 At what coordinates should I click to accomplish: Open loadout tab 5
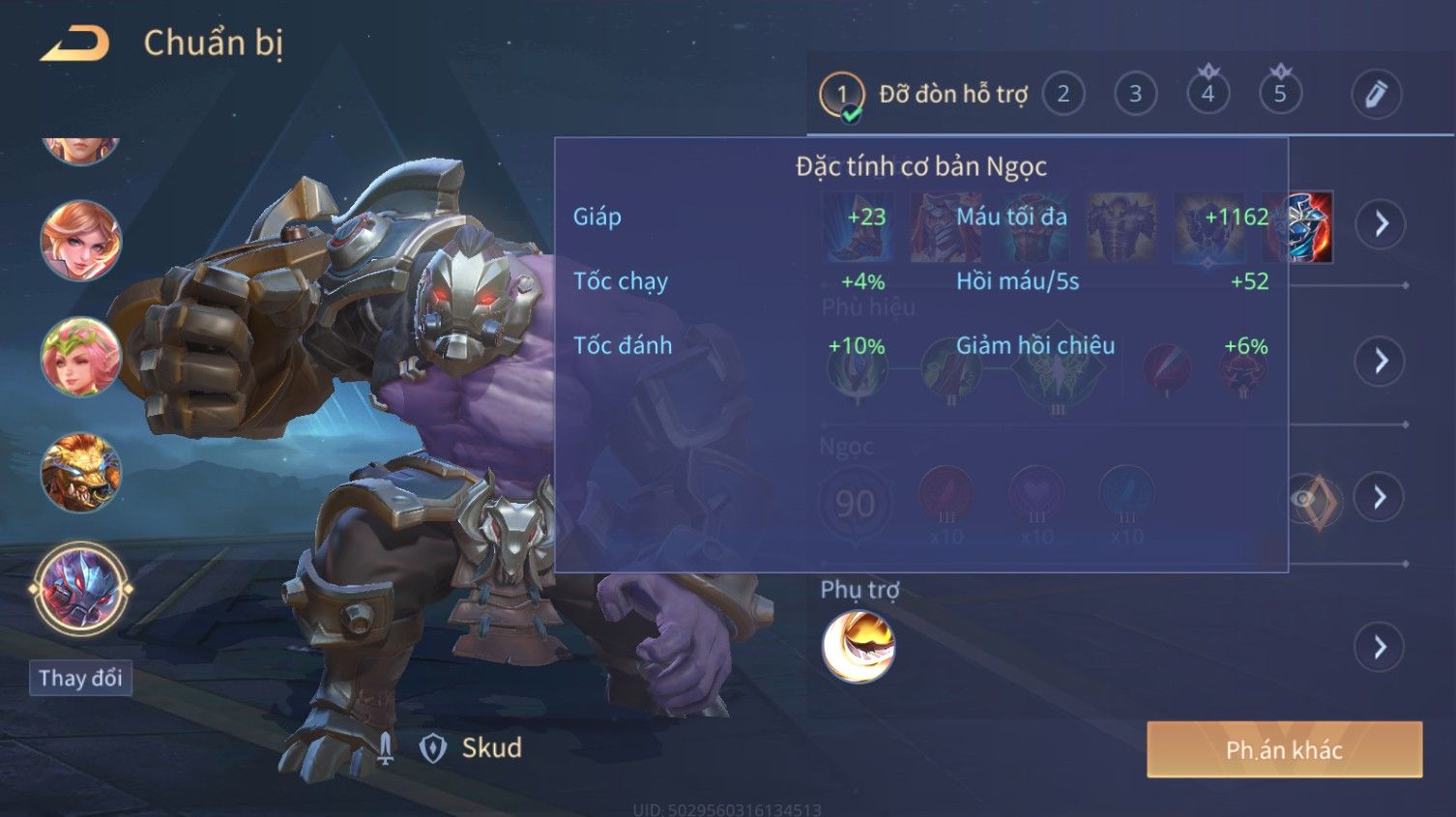(x=1280, y=95)
